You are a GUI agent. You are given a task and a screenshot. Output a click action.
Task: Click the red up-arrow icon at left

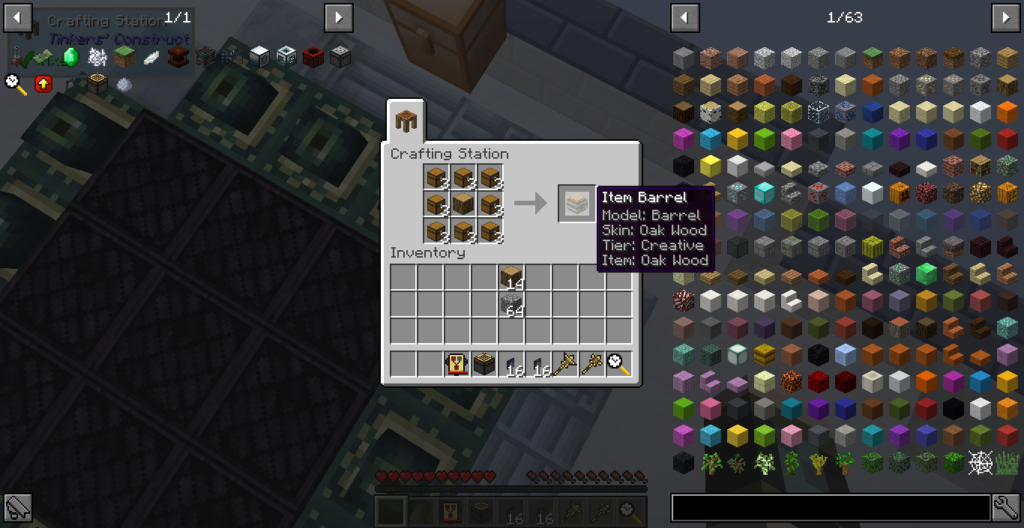click(x=43, y=84)
